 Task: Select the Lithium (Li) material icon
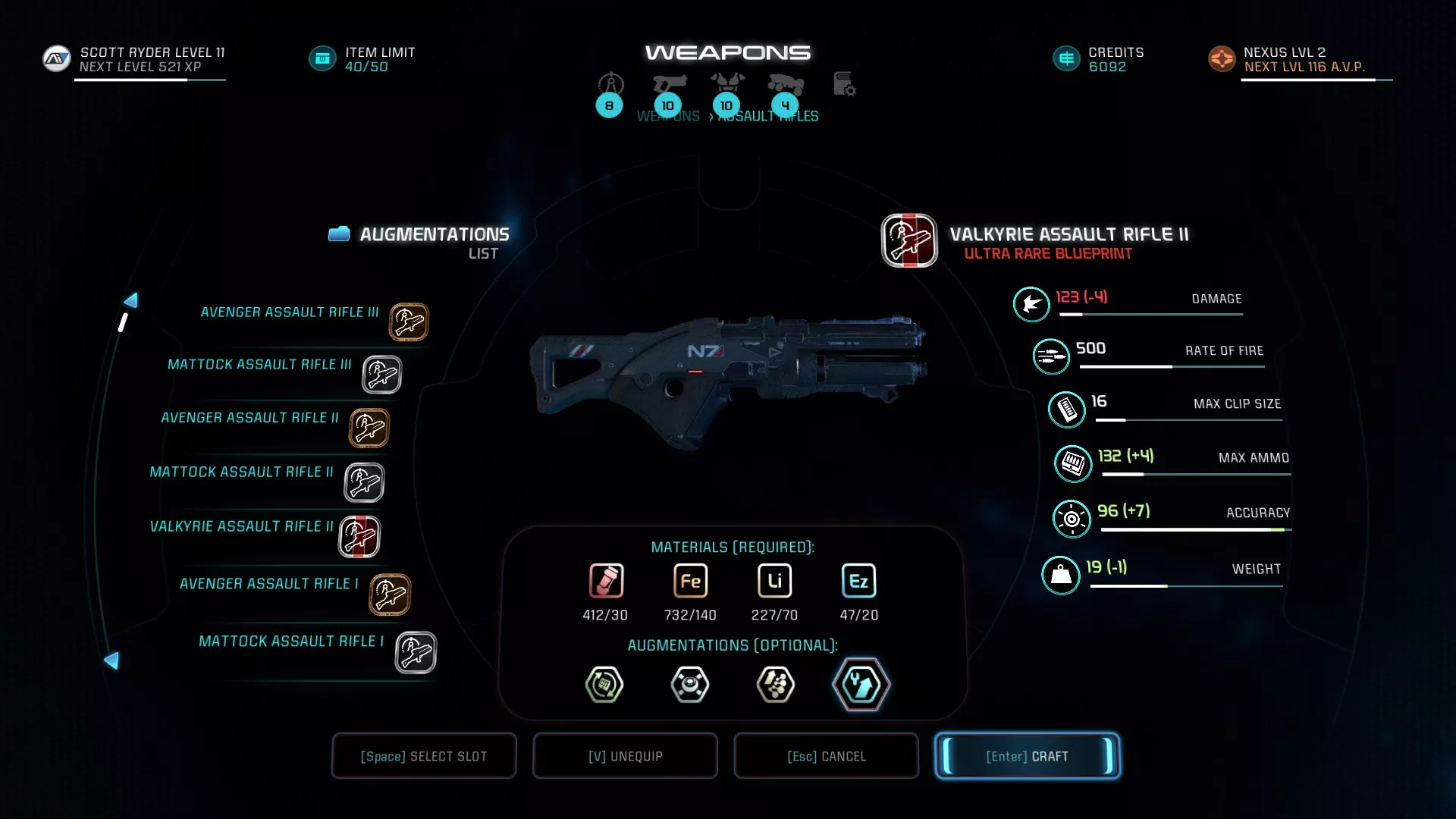774,581
